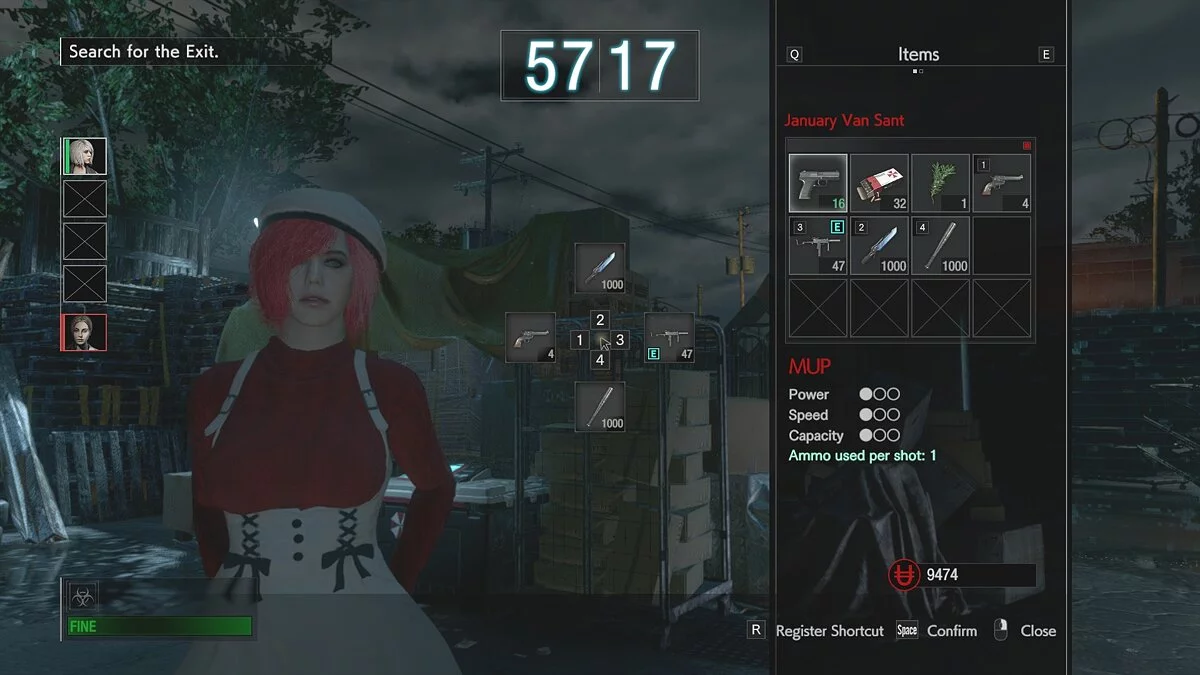Close the inventory with the Close option

point(1037,631)
